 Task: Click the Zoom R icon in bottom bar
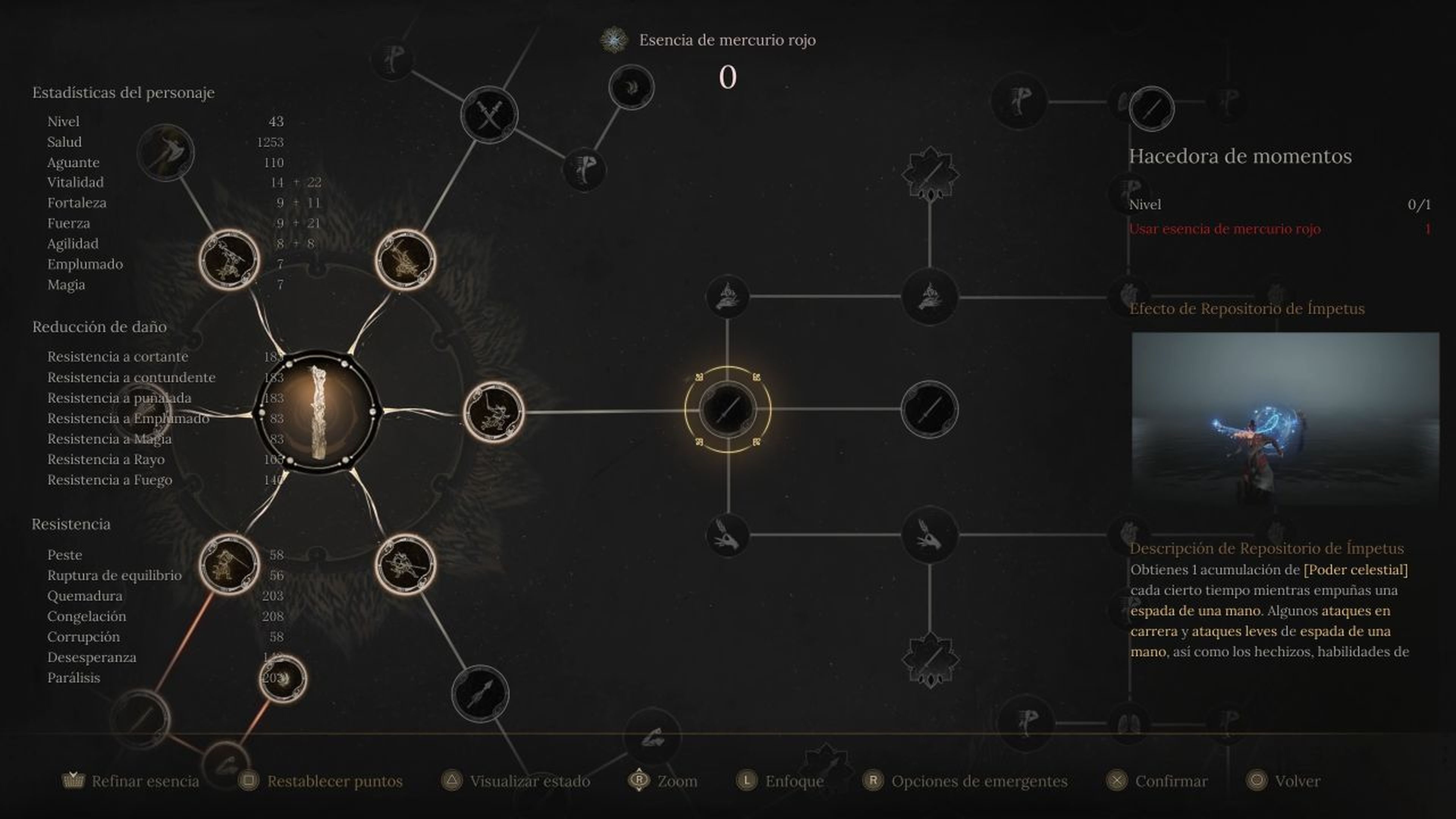(x=639, y=781)
